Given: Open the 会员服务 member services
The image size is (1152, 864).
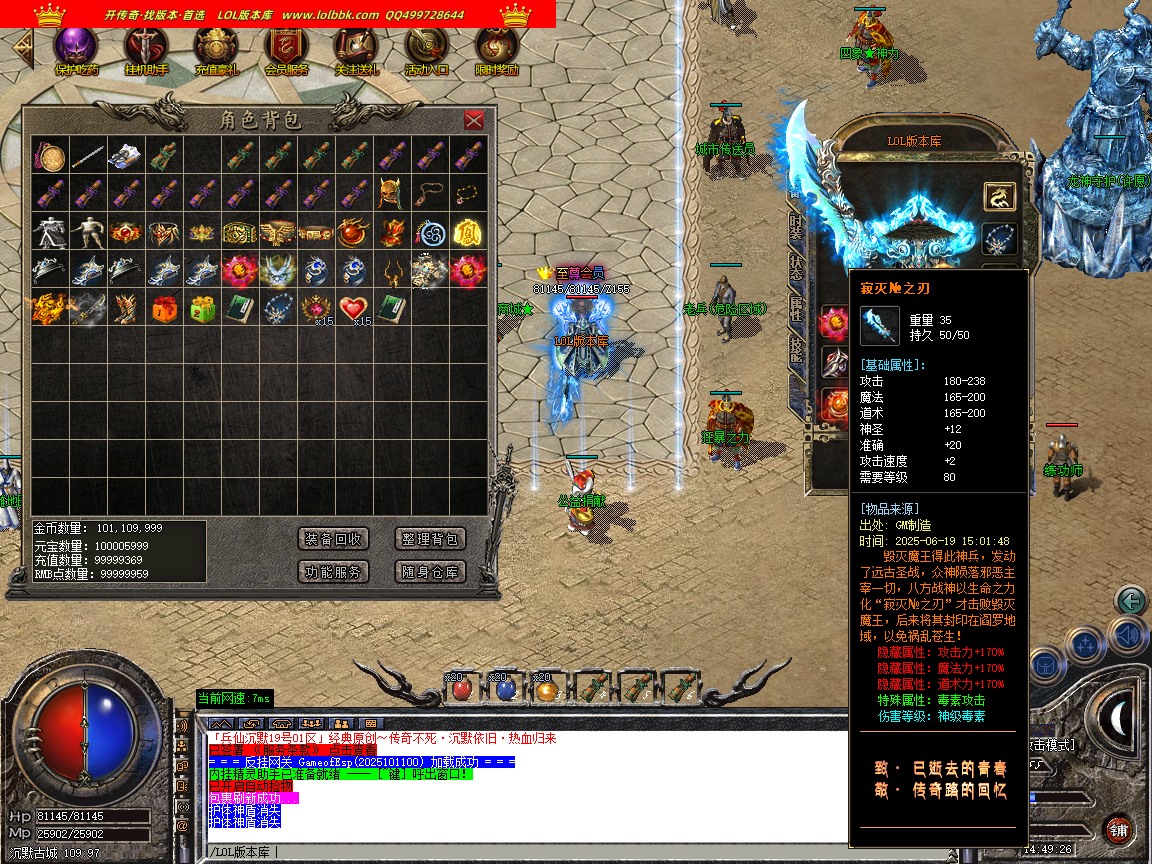Looking at the screenshot, I should (286, 48).
